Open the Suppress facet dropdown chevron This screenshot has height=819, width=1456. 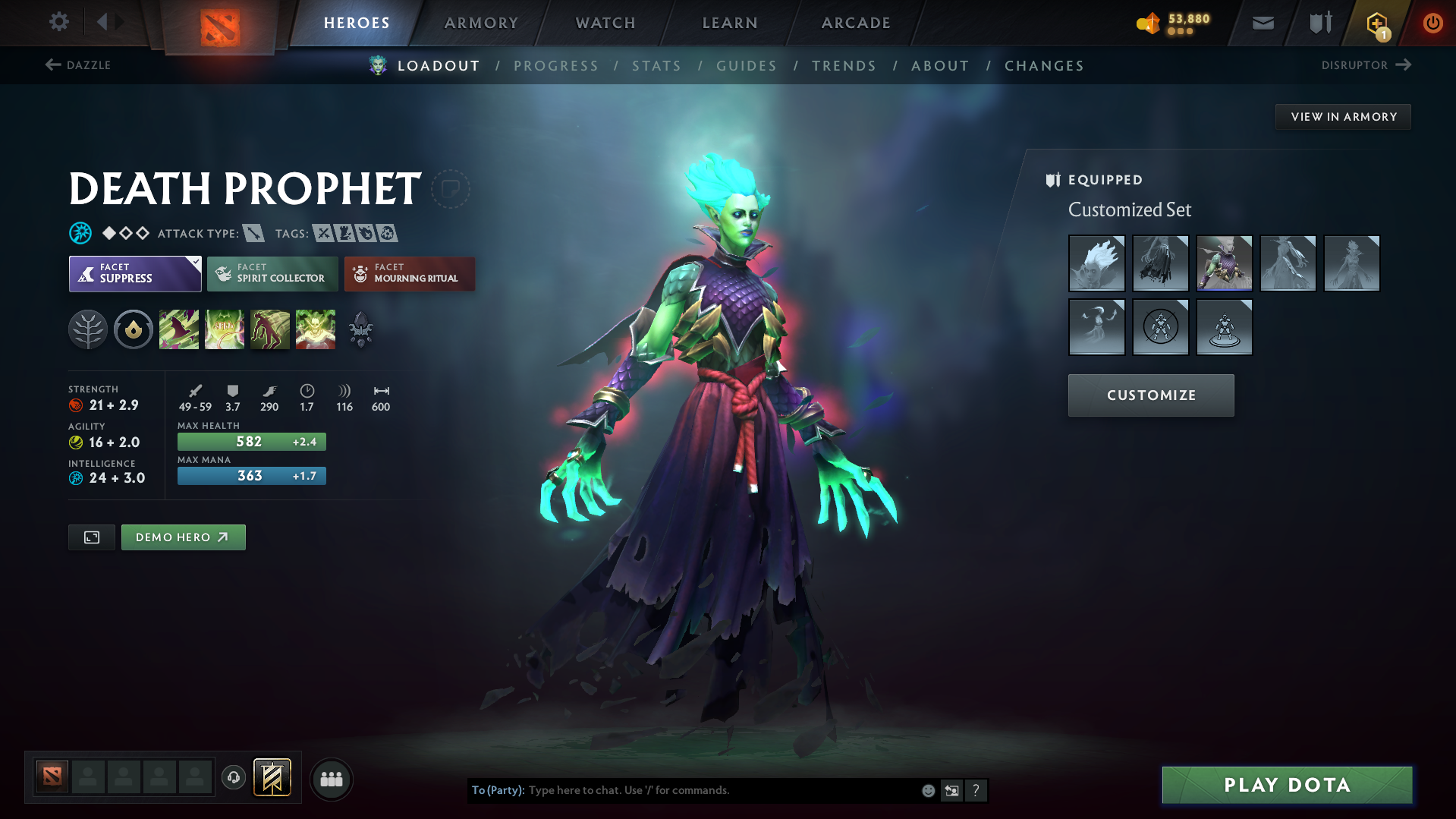(196, 261)
